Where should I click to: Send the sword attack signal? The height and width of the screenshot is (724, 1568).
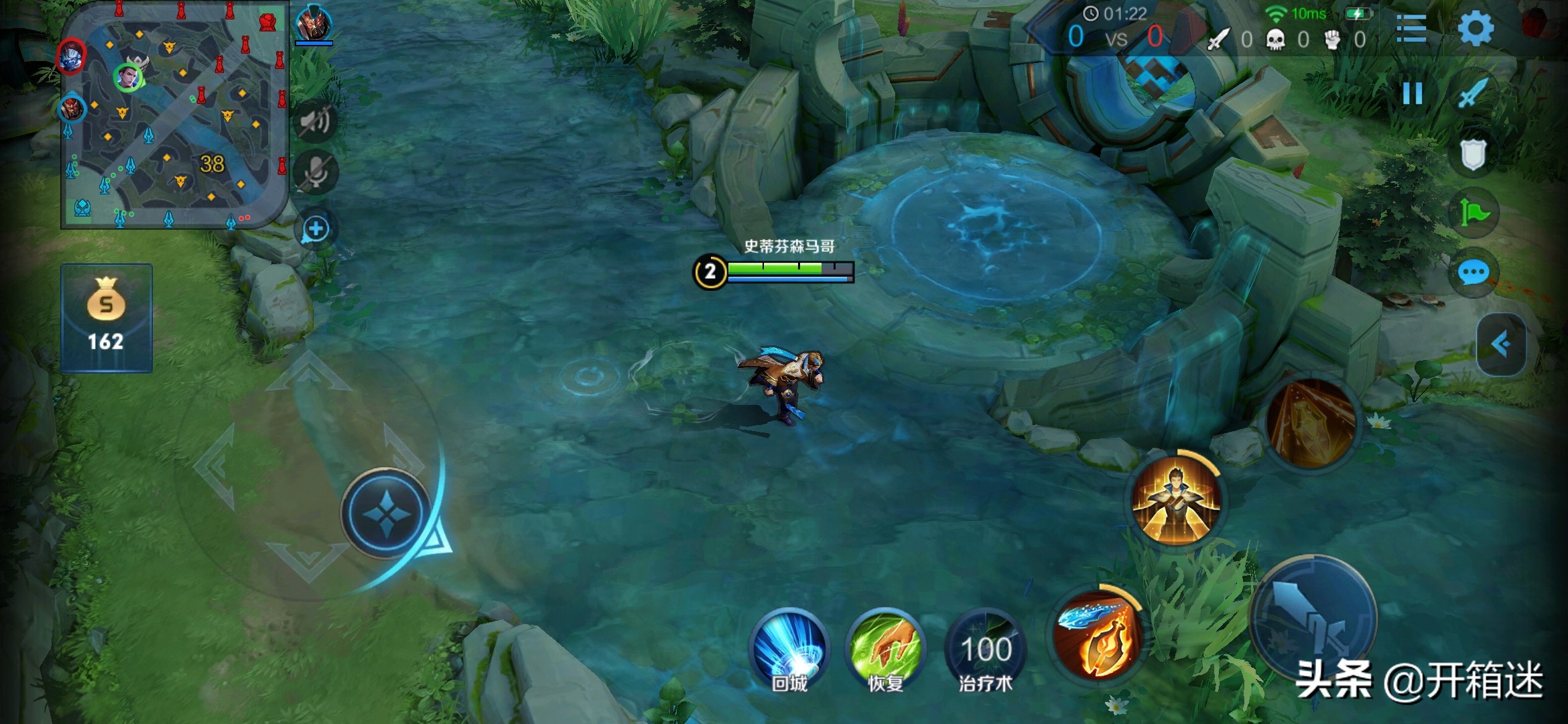pos(1474,93)
